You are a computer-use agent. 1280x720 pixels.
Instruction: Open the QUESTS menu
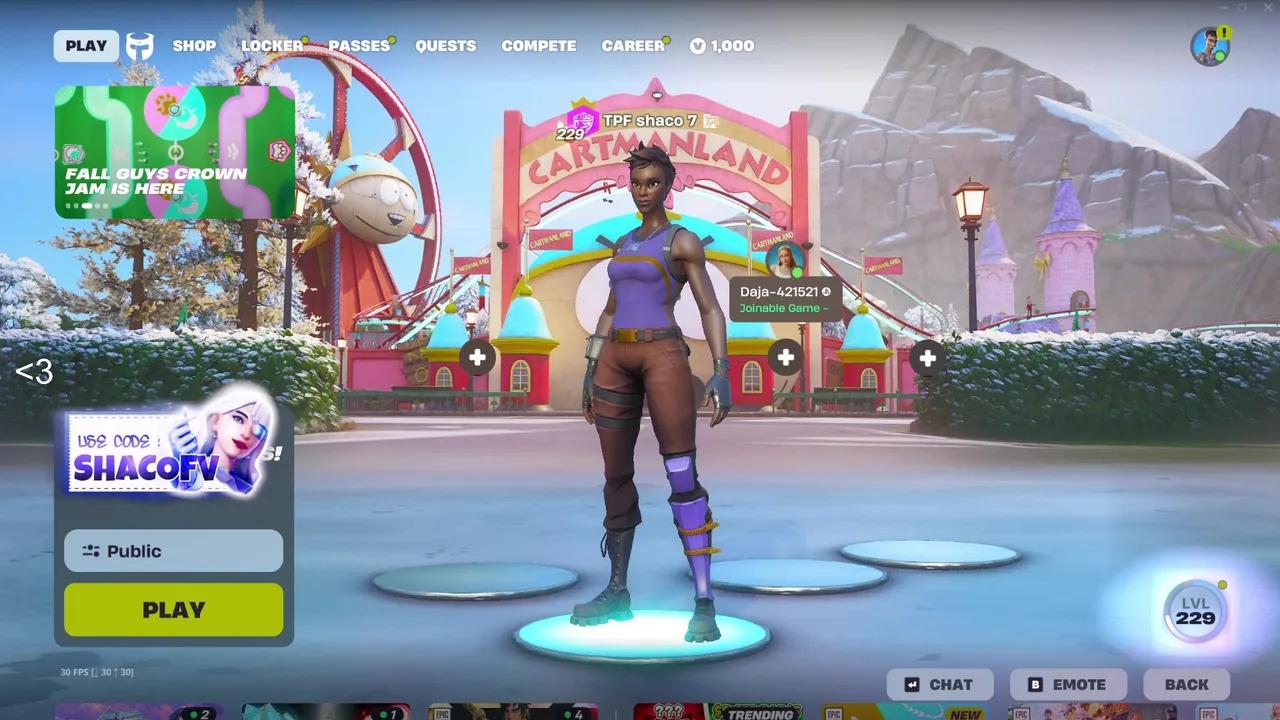[446, 45]
